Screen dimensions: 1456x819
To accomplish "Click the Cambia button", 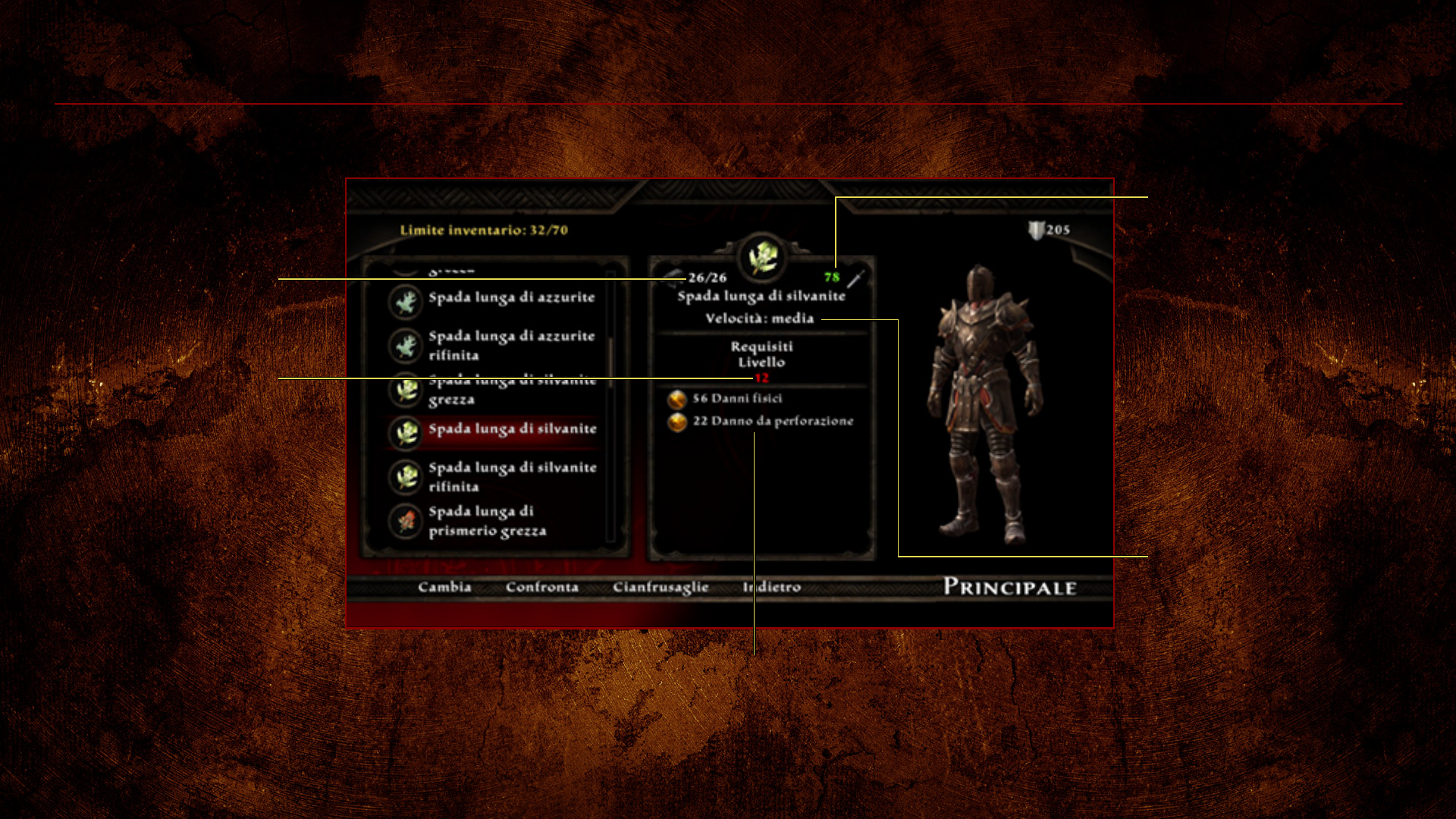I will click(444, 587).
